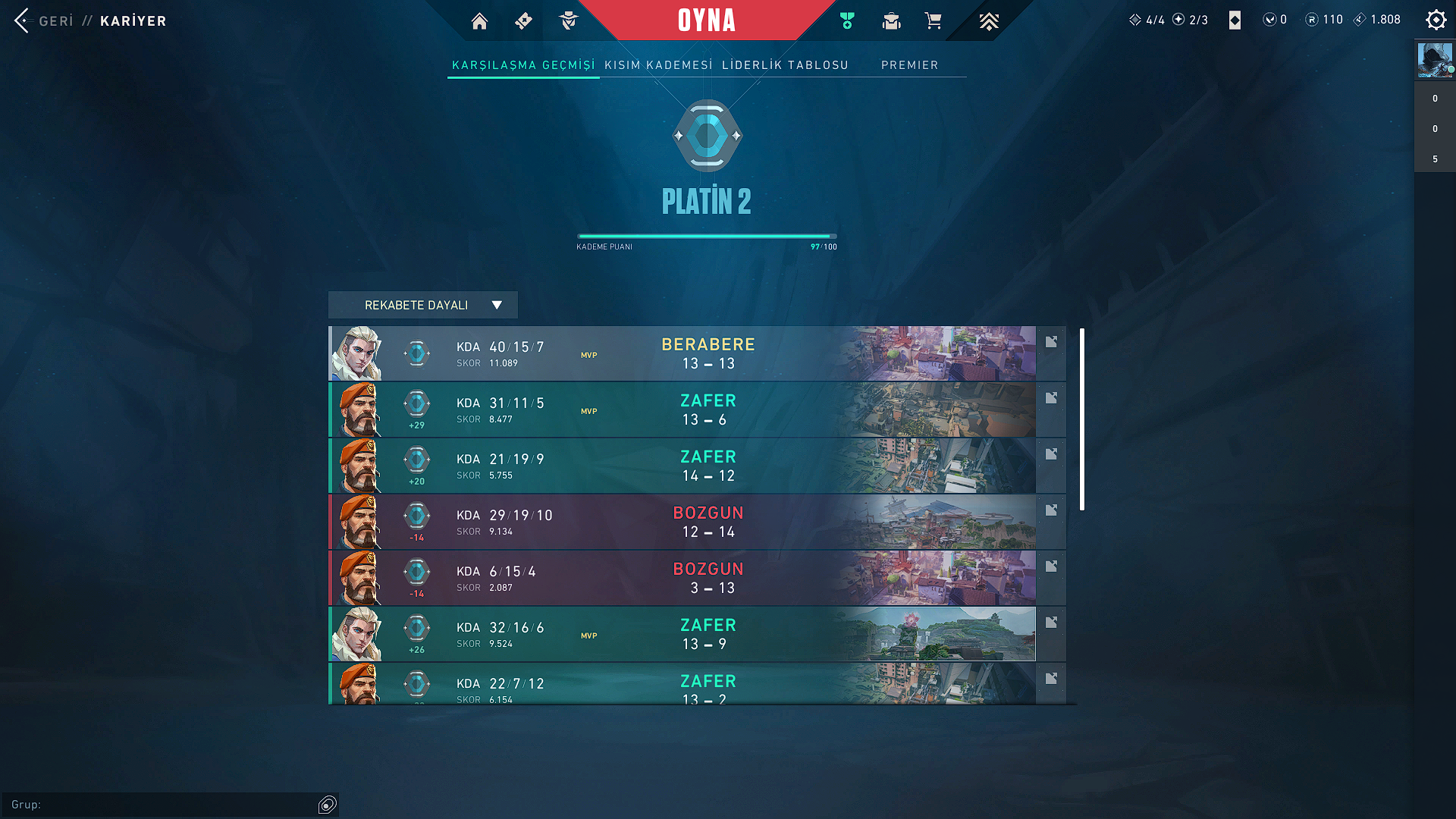
Task: Open the settings gear icon
Action: 1436,20
